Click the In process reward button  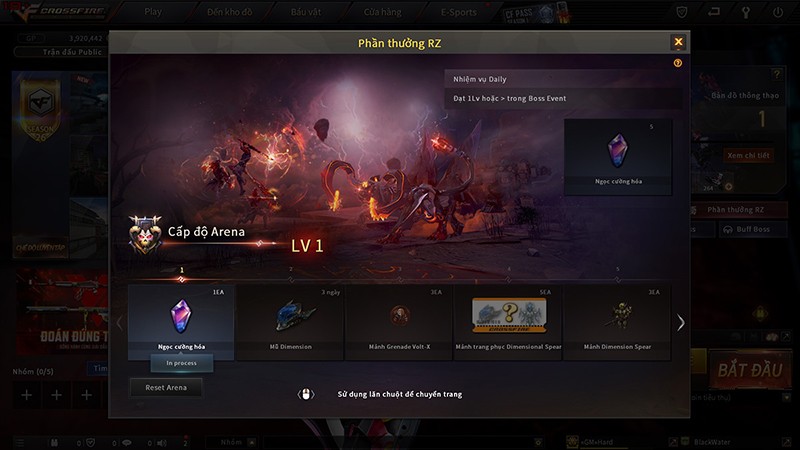click(x=181, y=363)
